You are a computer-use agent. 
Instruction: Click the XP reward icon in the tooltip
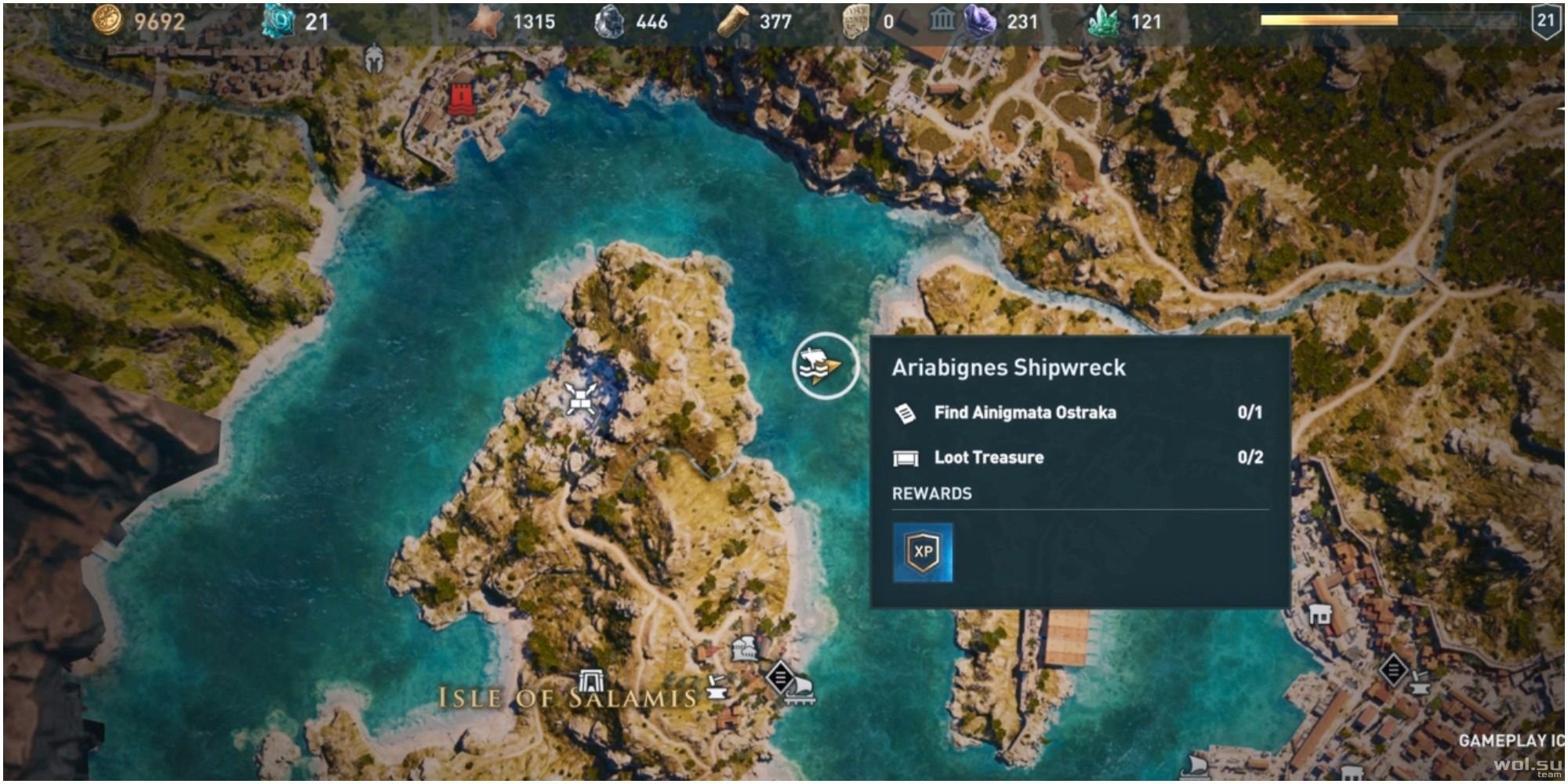click(923, 552)
